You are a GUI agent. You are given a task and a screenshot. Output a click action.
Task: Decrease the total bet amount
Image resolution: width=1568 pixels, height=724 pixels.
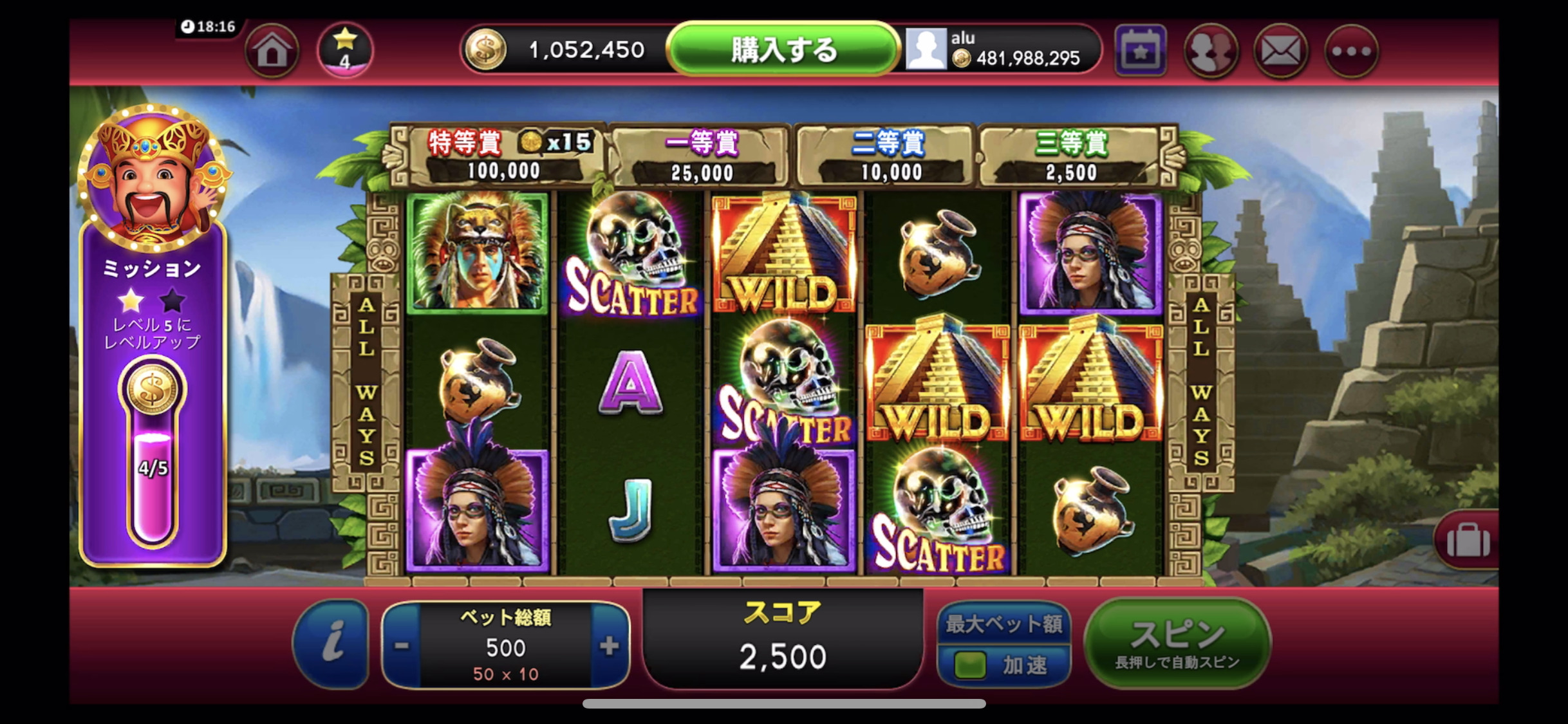click(x=402, y=645)
